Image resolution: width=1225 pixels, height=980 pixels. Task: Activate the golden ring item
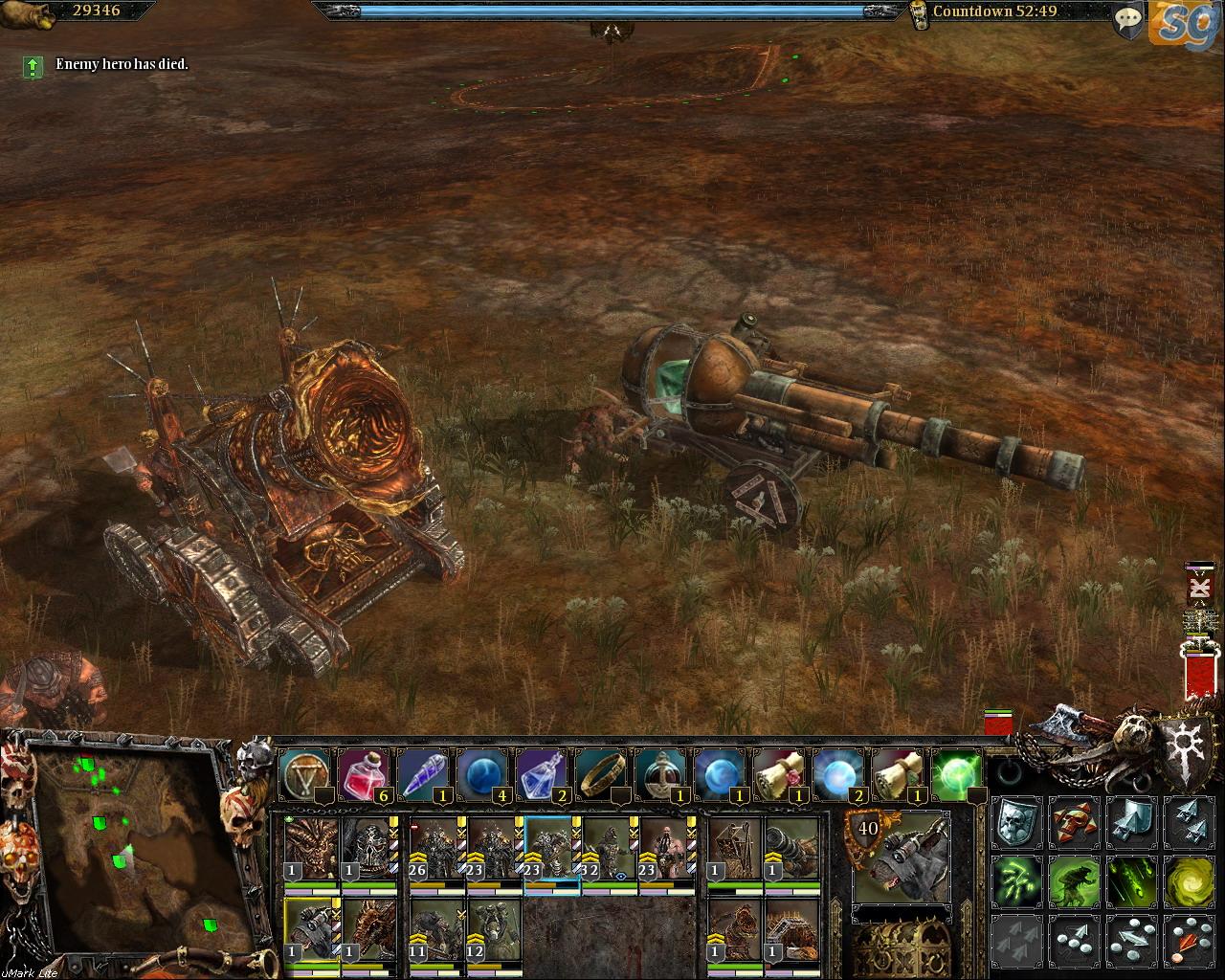tap(601, 773)
